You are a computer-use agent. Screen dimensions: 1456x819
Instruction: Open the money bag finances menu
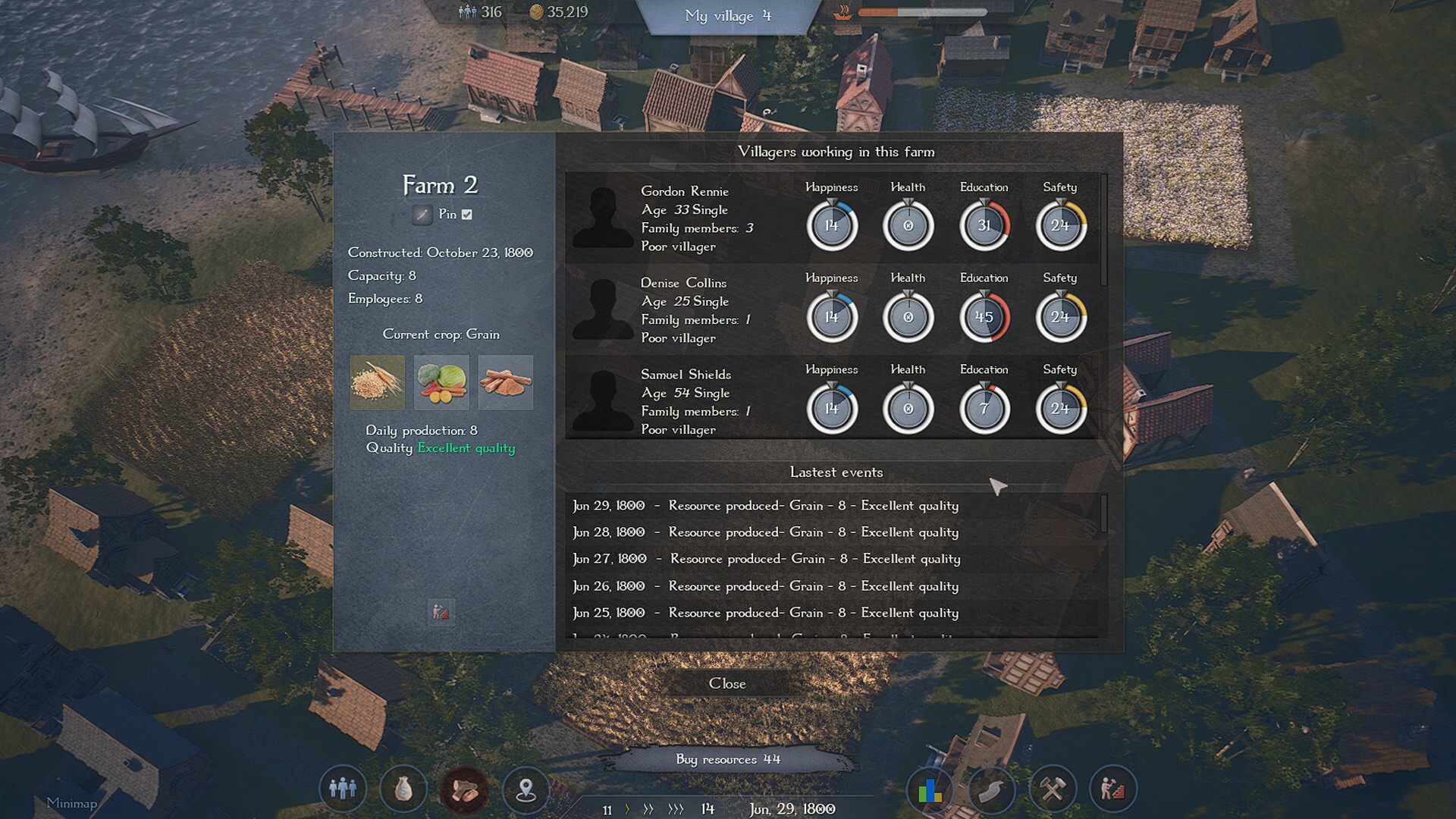click(403, 789)
